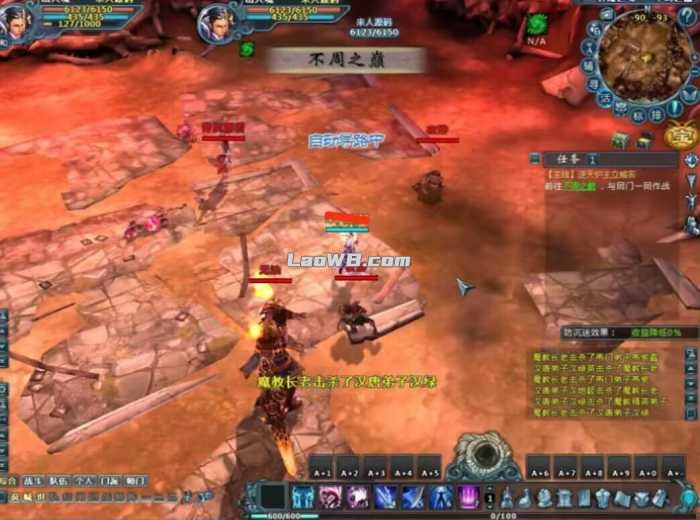Switch to the 门派 sect chat tab
The image size is (700, 520).
tap(110, 481)
